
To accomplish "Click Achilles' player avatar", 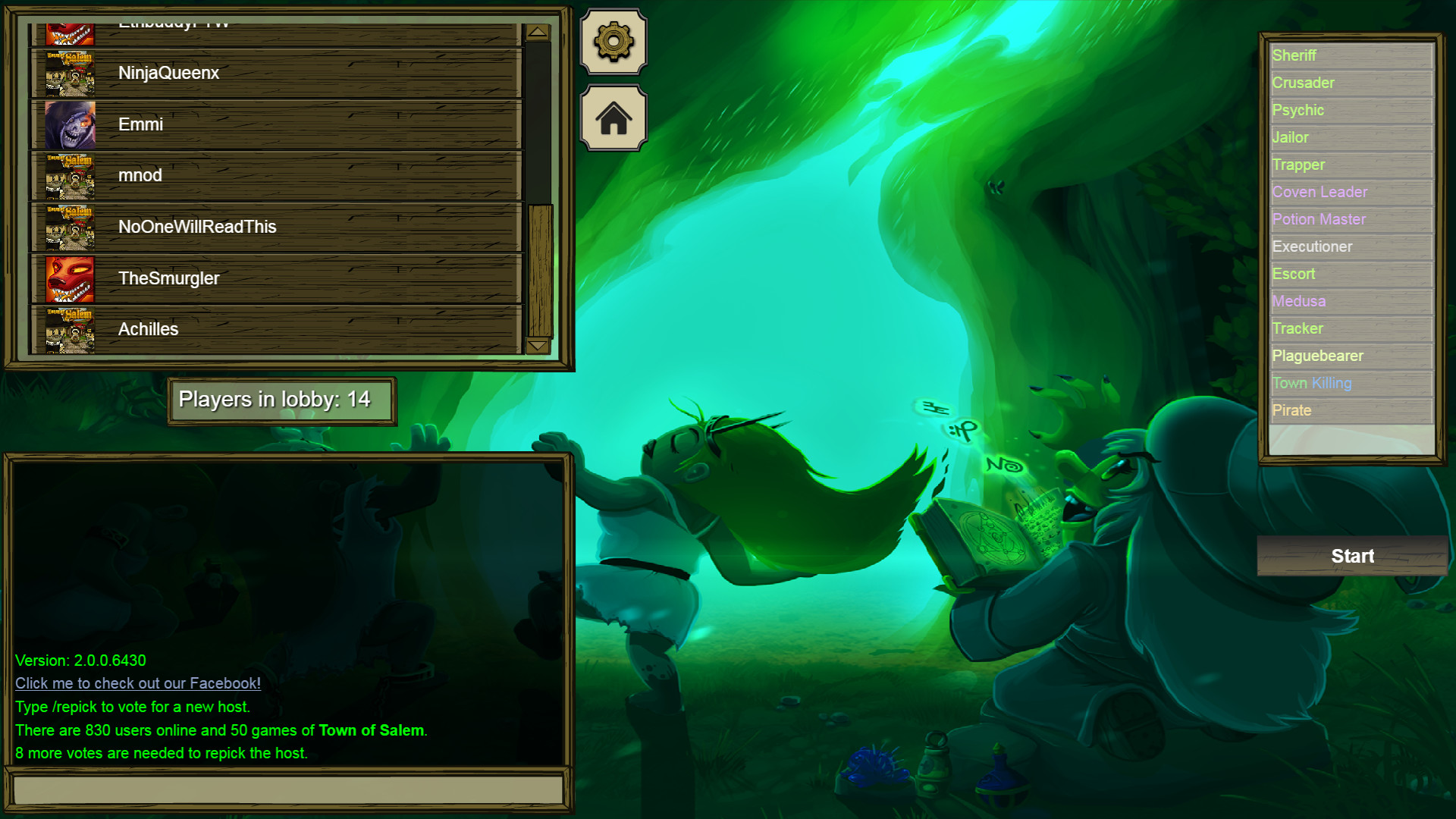I will point(70,329).
